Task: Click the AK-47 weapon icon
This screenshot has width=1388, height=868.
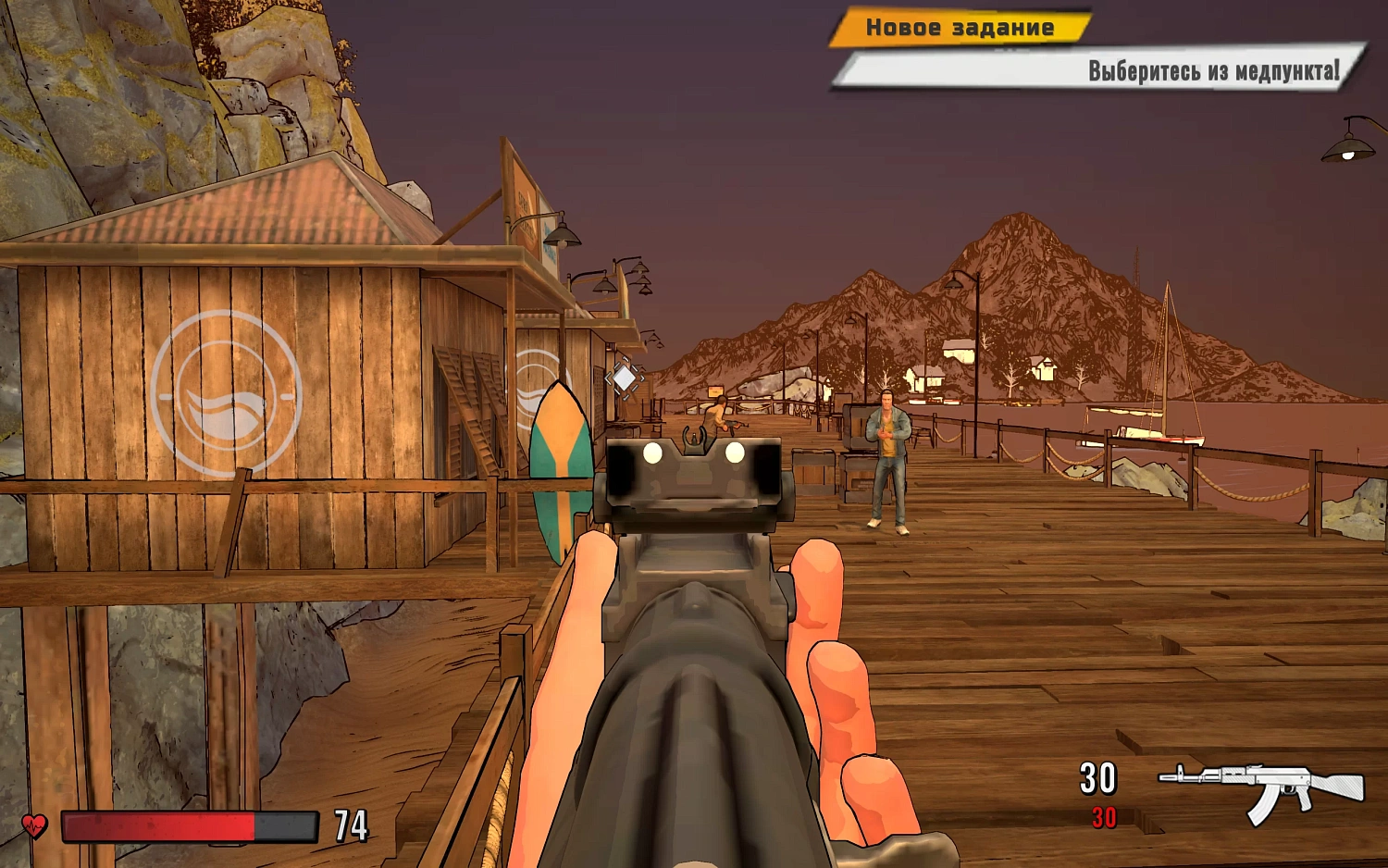Action: click(1261, 787)
